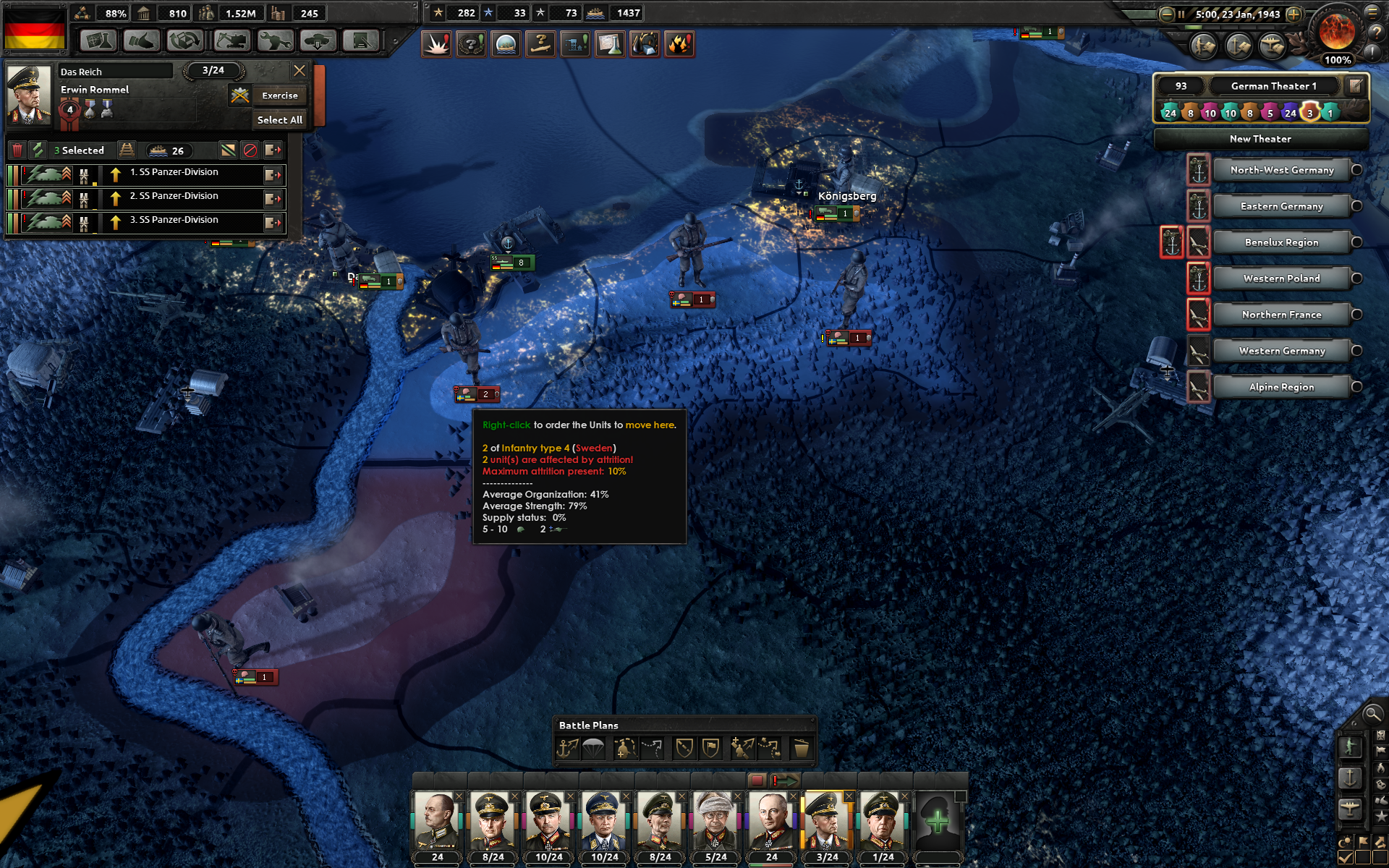Open the Trade alert icon with the oil and steel symbol
Viewport: 1389px width, 868px height.
click(x=645, y=43)
